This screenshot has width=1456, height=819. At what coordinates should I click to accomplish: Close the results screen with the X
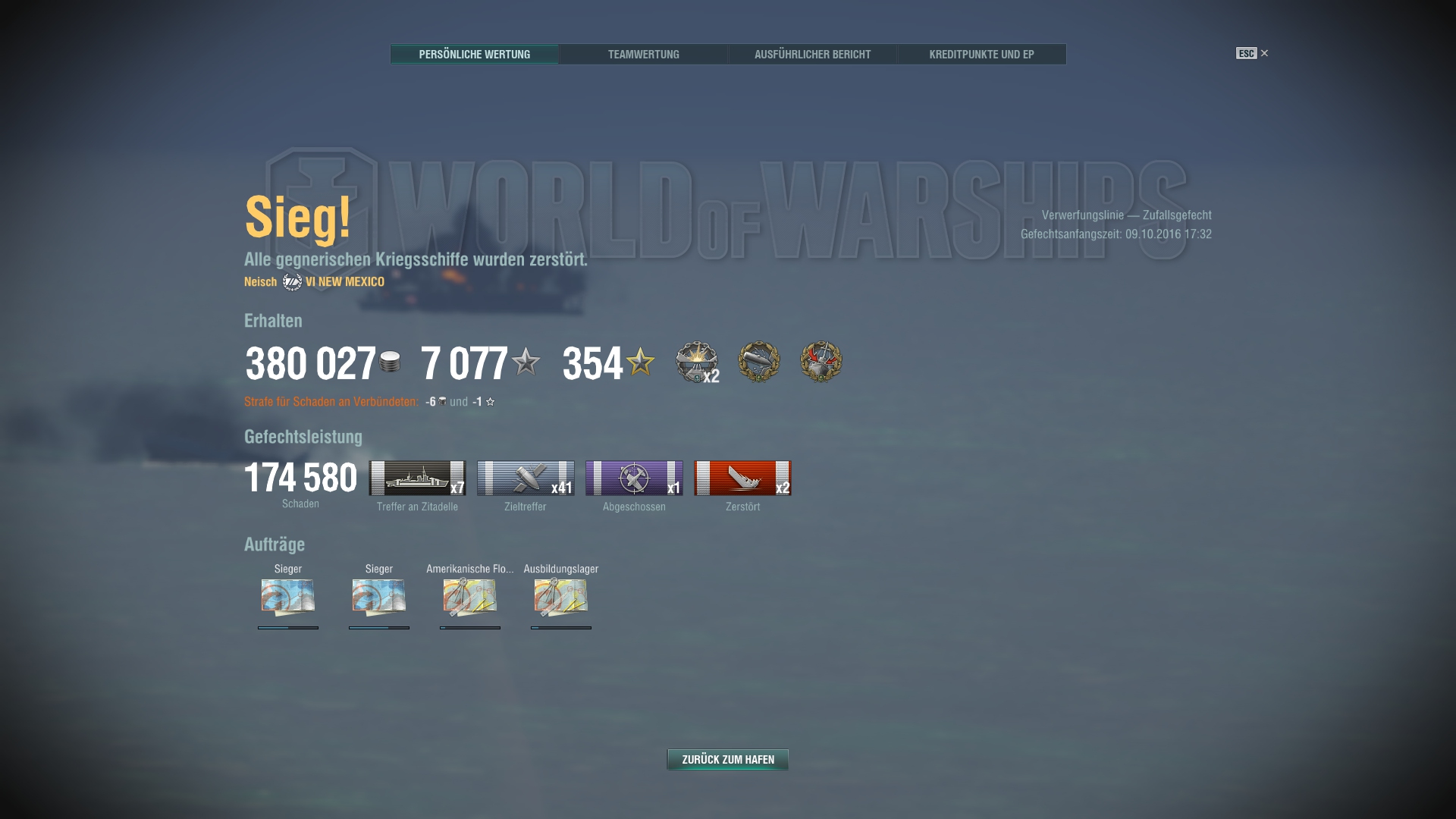[x=1264, y=53]
